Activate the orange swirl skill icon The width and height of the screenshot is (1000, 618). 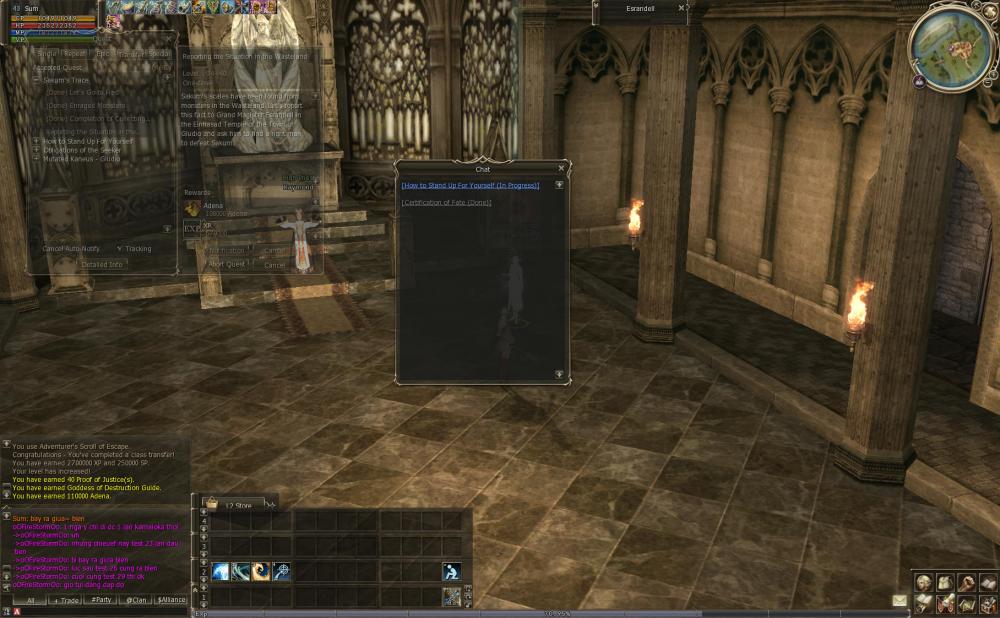coord(261,571)
